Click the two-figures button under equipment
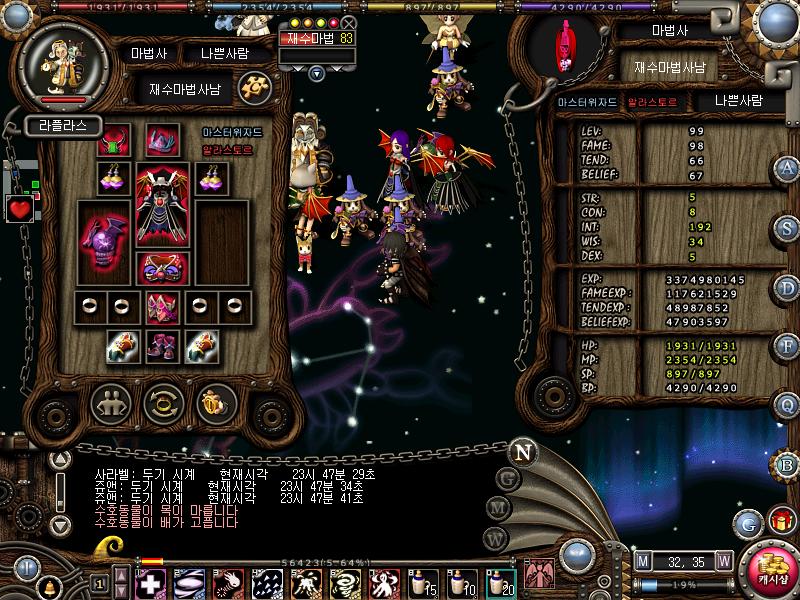Image resolution: width=800 pixels, height=600 pixels. 110,403
